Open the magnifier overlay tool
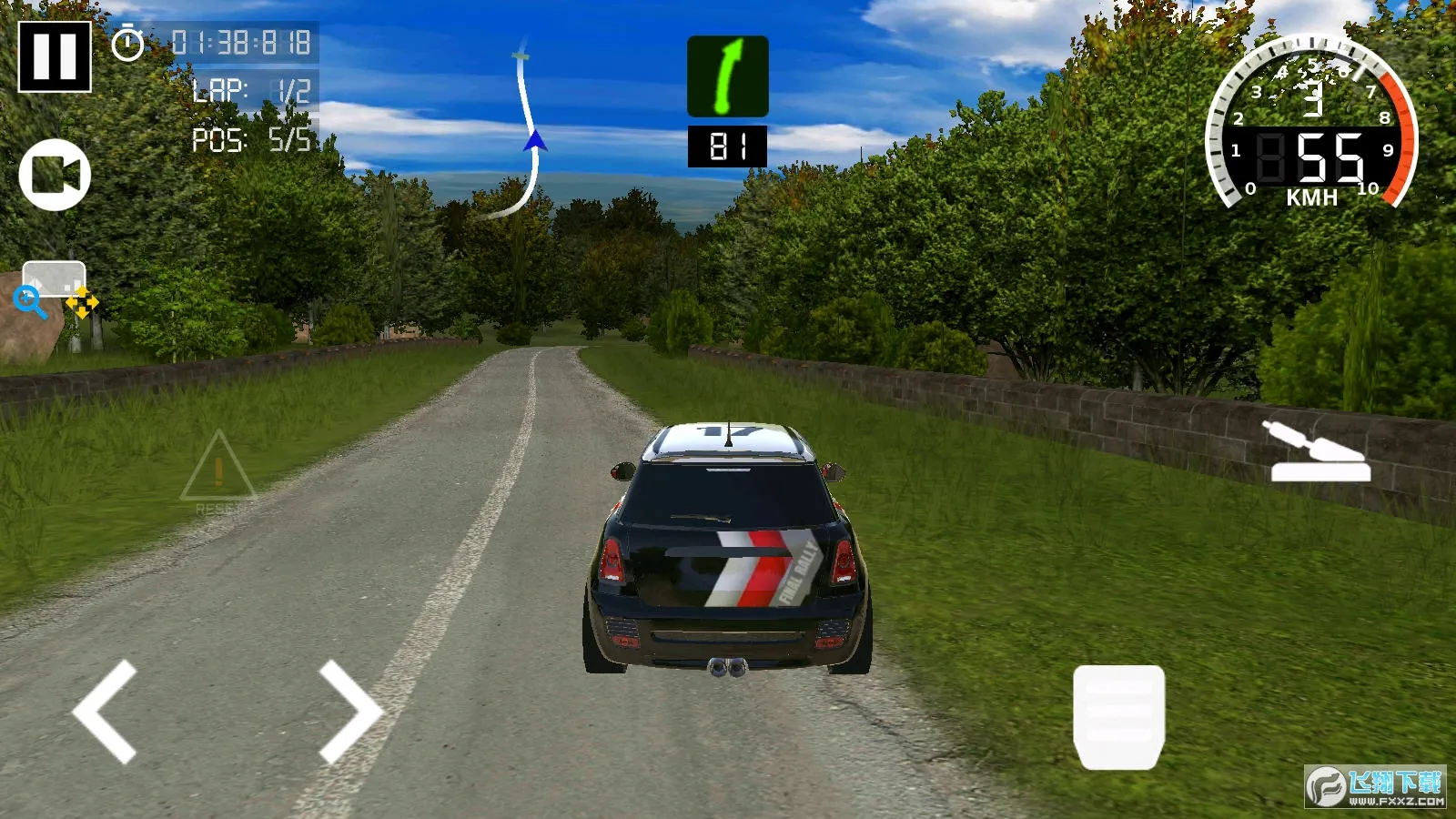The image size is (1456, 819). tap(30, 301)
